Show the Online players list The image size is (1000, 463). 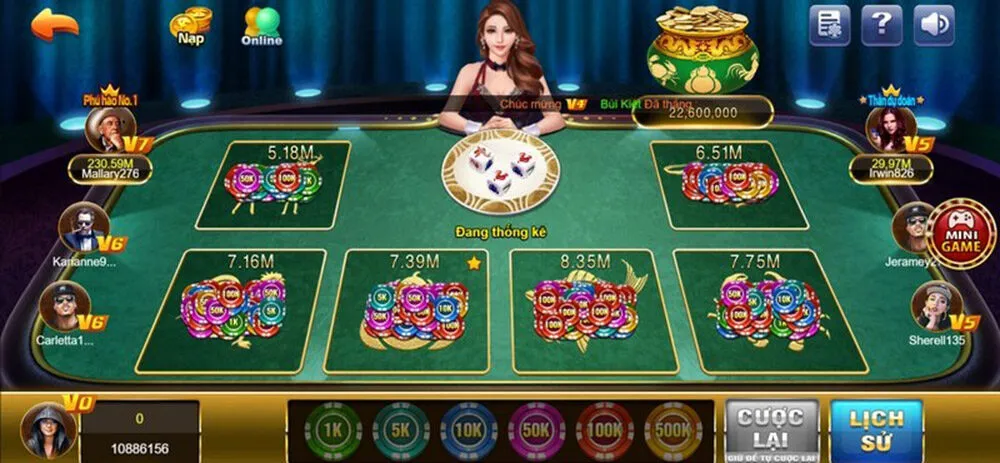tap(262, 26)
